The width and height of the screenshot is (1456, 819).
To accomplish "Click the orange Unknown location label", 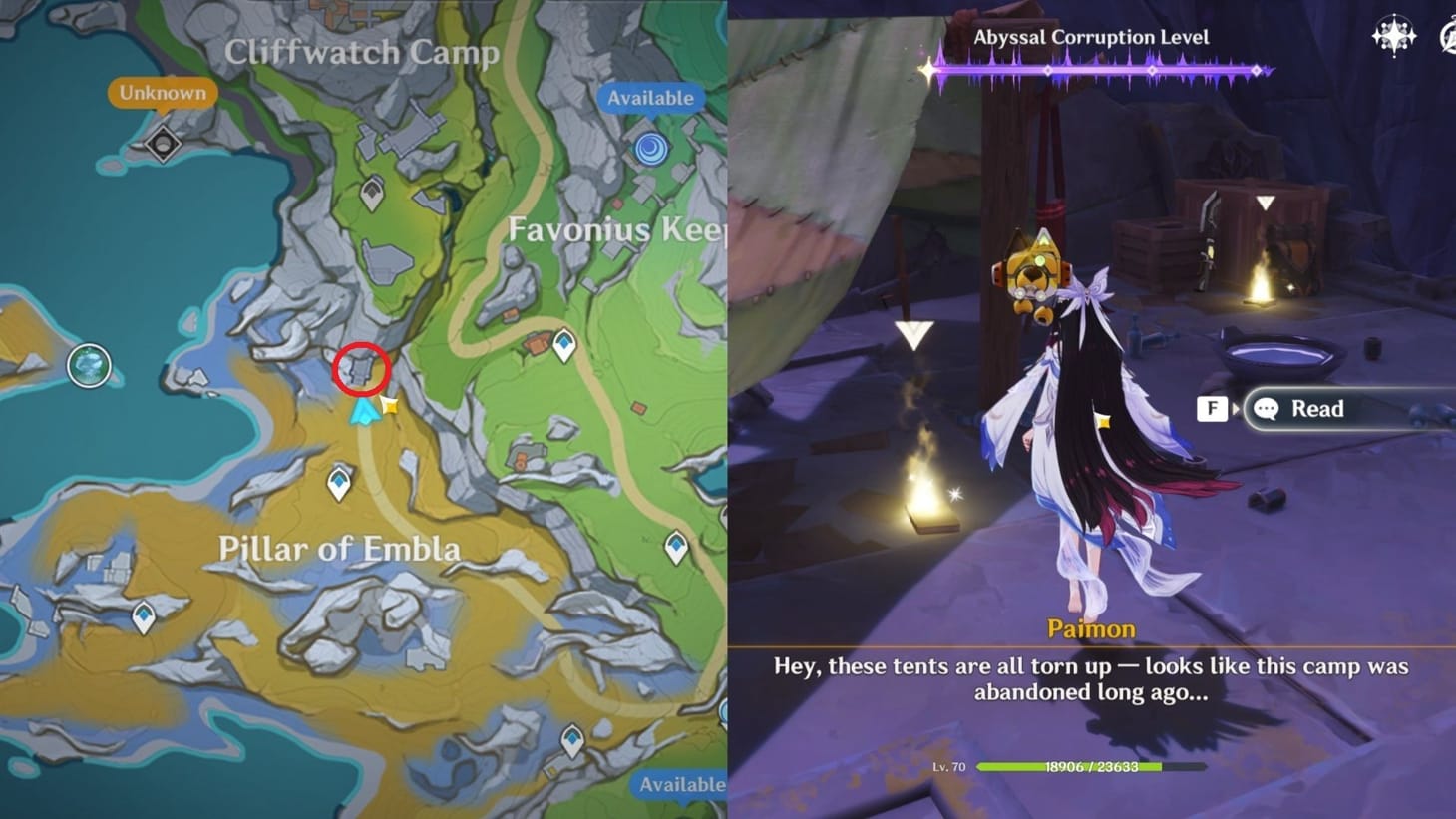I will [x=163, y=92].
